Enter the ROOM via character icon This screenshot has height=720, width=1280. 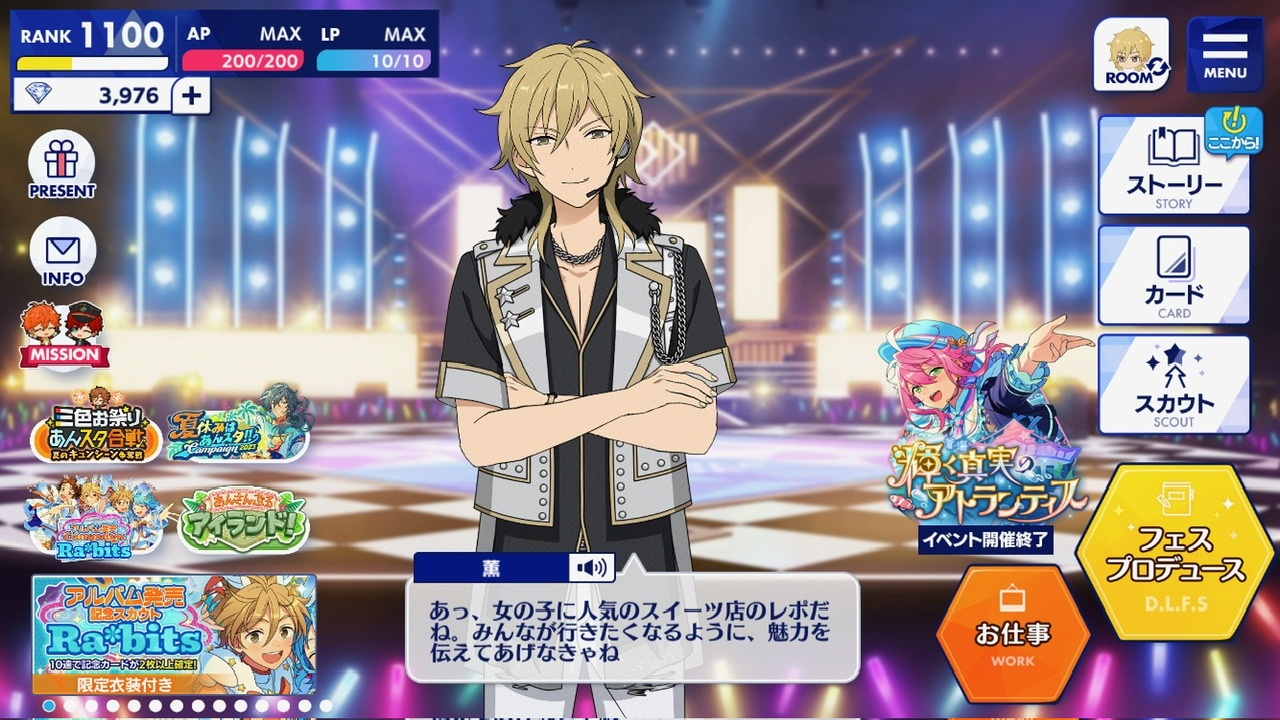(x=1131, y=54)
